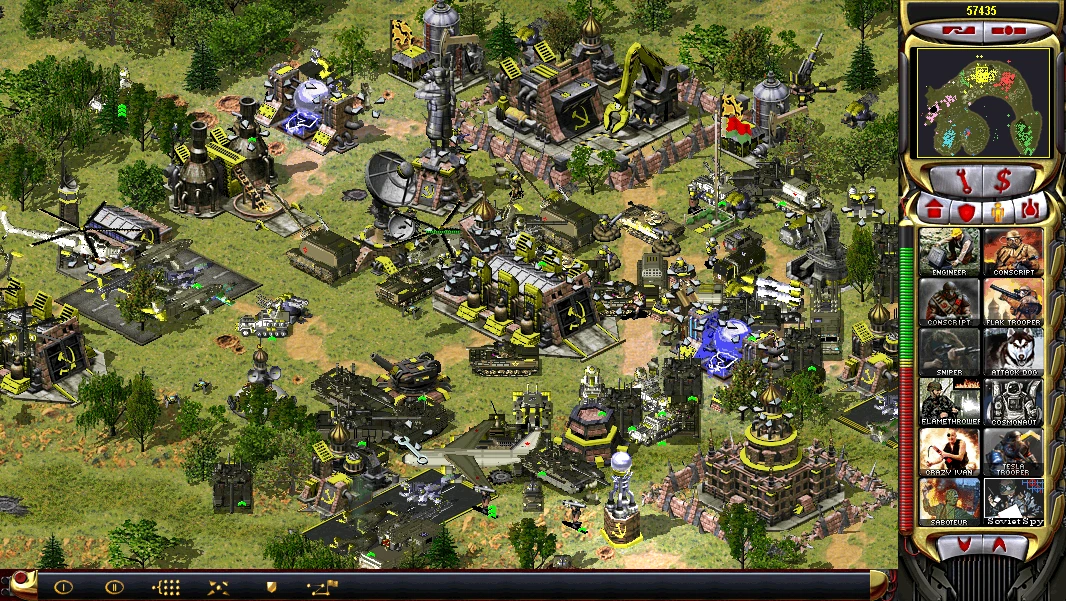This screenshot has width=1066, height=601.
Task: Train a Soviet Spy
Action: [x=1013, y=502]
